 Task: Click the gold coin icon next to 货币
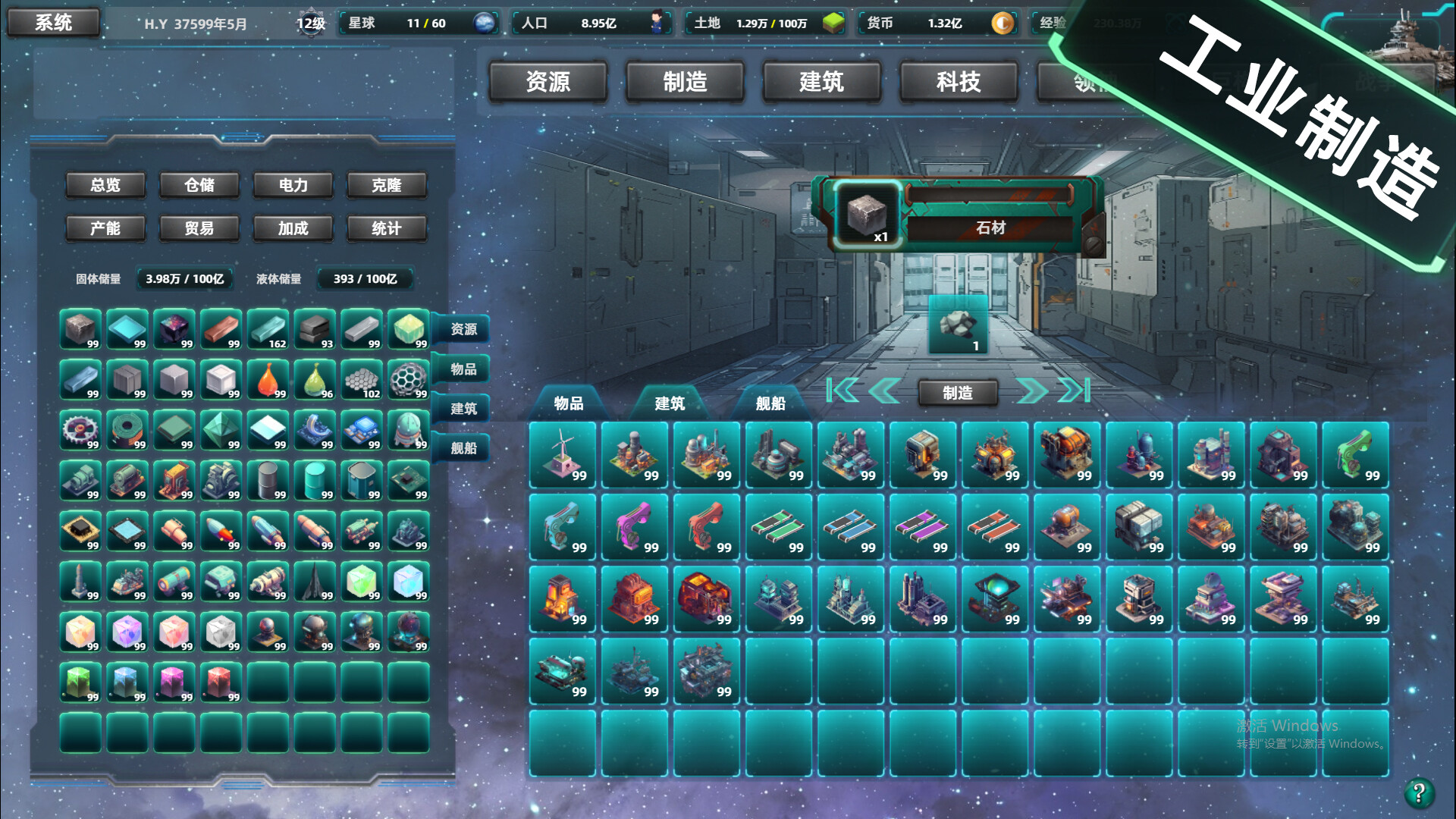[x=1003, y=24]
